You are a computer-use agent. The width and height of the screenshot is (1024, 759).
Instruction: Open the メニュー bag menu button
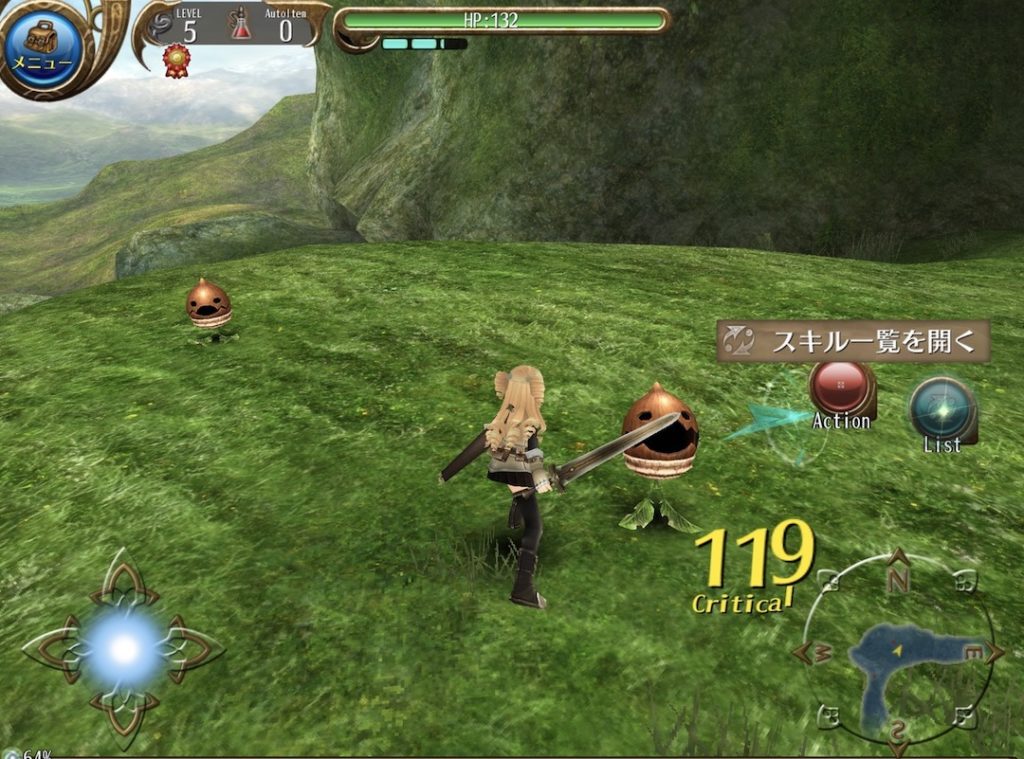tap(42, 47)
